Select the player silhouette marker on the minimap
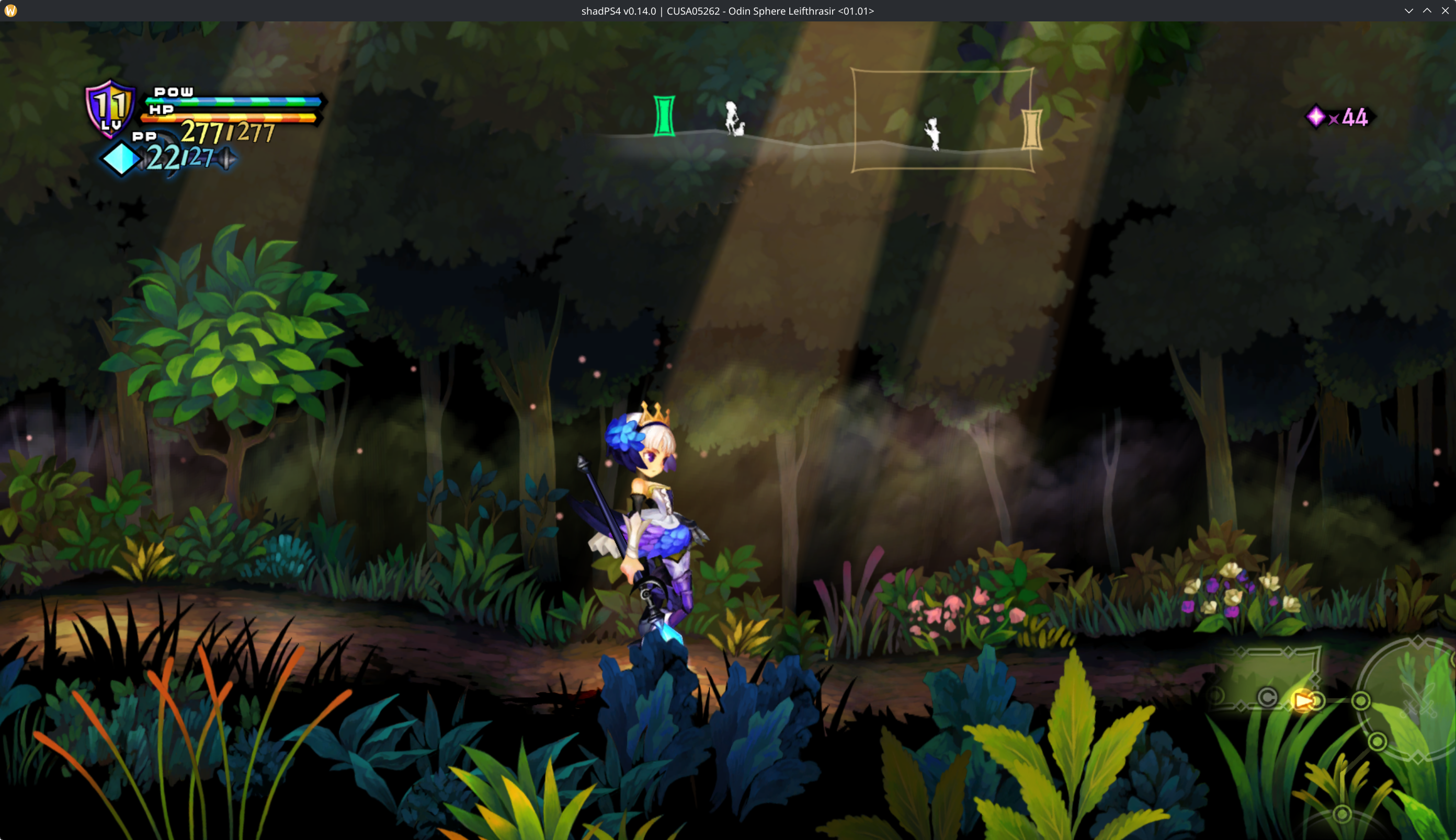Viewport: 1456px width, 840px height. click(x=932, y=134)
